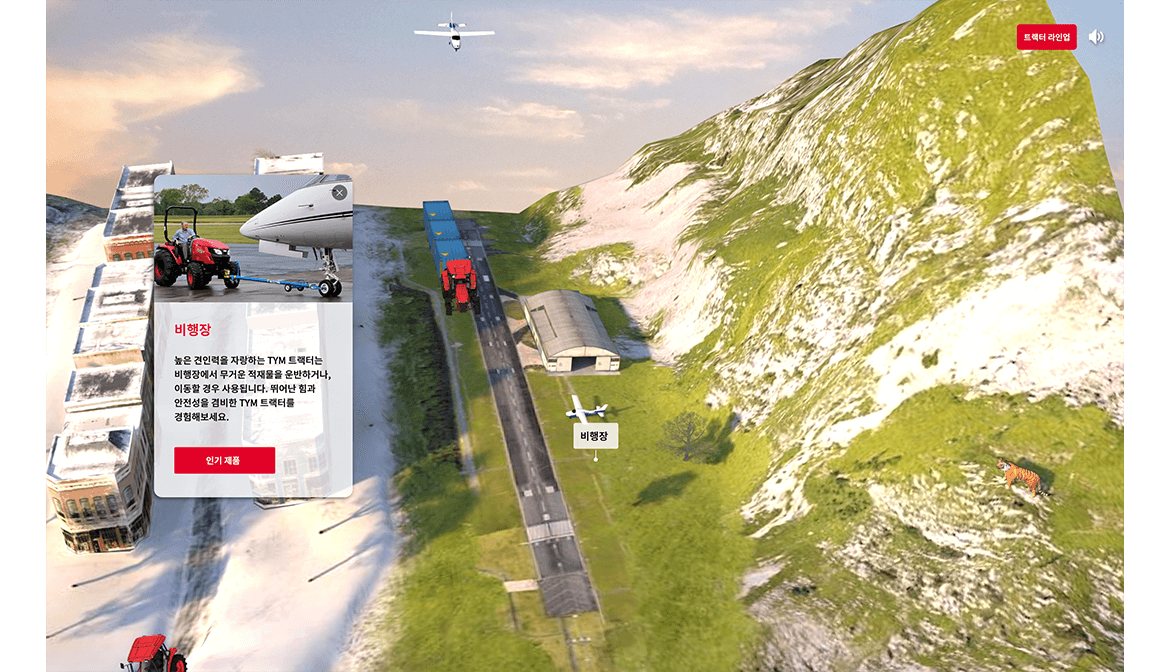Click the red 인기 제품 button
This screenshot has width=1170, height=672.
click(x=224, y=460)
